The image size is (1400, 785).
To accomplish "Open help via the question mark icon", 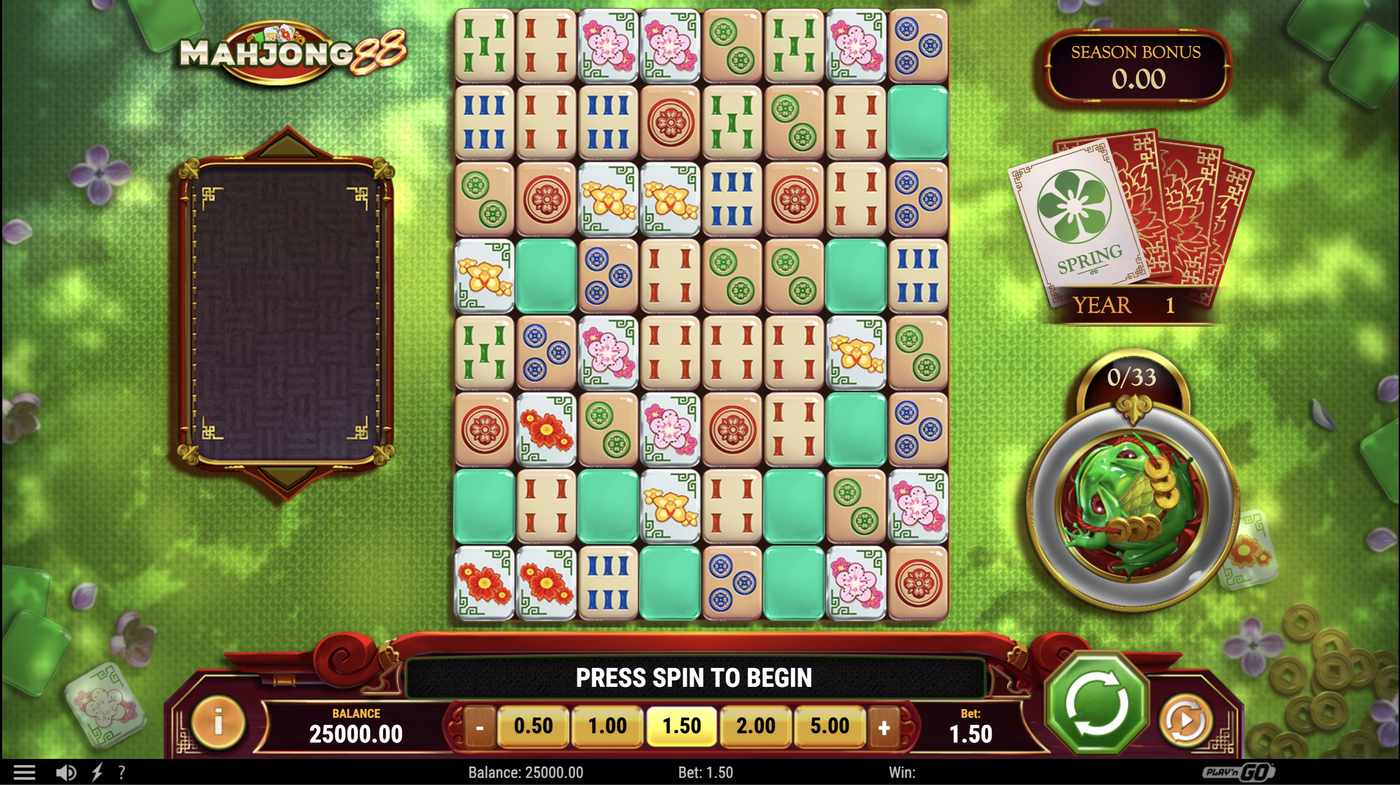I will (x=121, y=771).
